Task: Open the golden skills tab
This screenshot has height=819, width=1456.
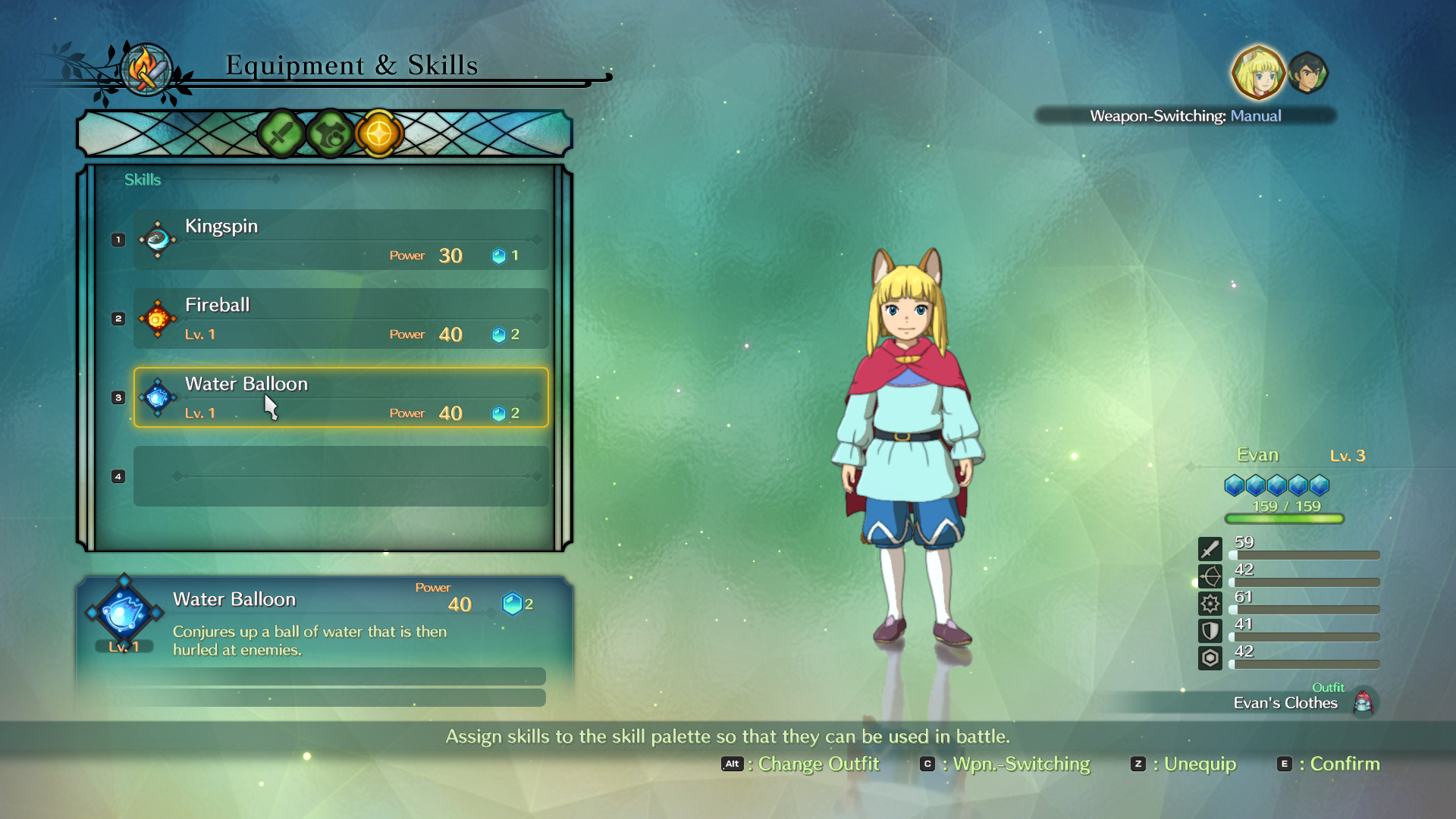Action: tap(378, 134)
